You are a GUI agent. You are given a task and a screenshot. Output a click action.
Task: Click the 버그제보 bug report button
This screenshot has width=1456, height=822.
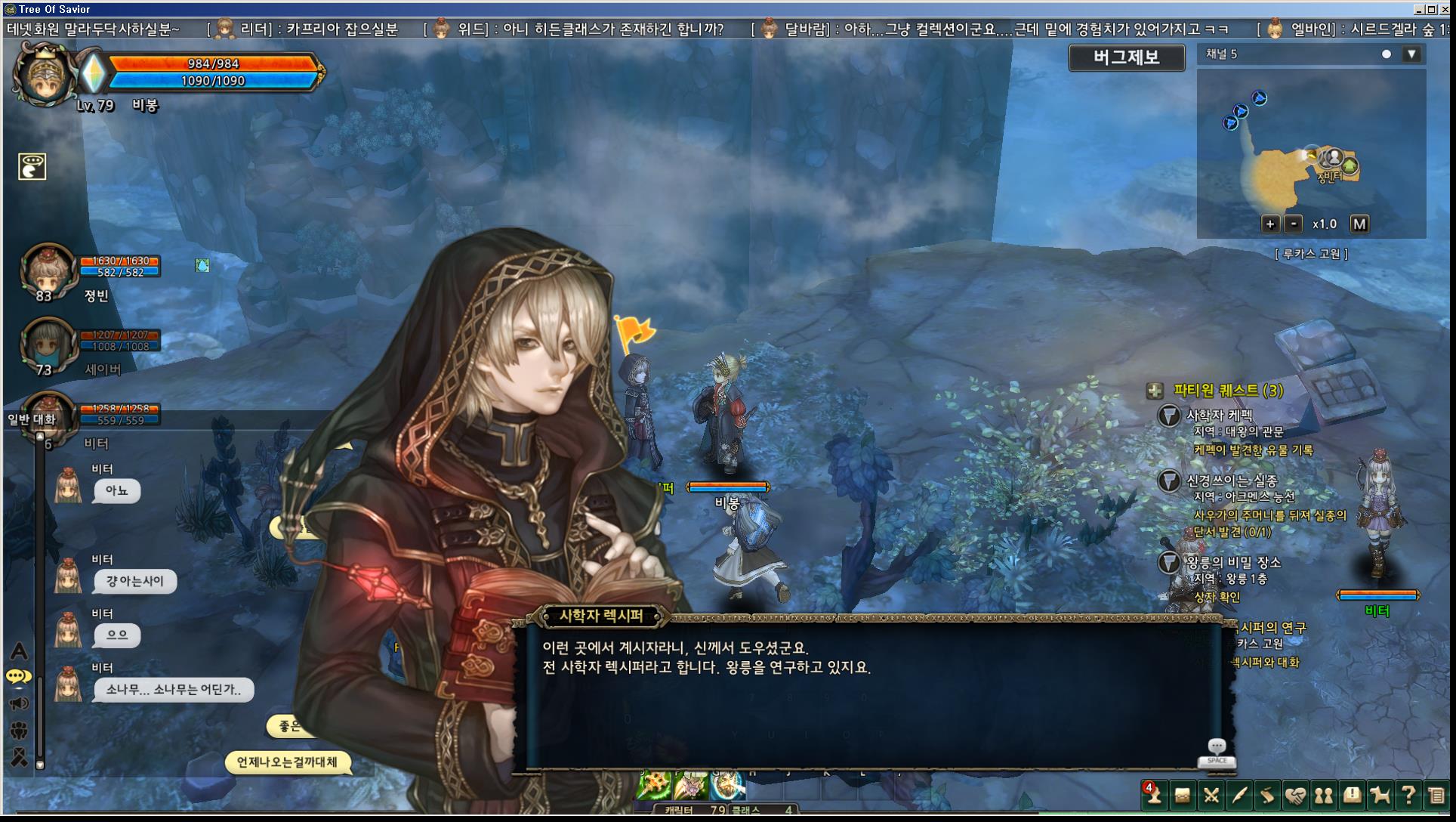point(1126,57)
